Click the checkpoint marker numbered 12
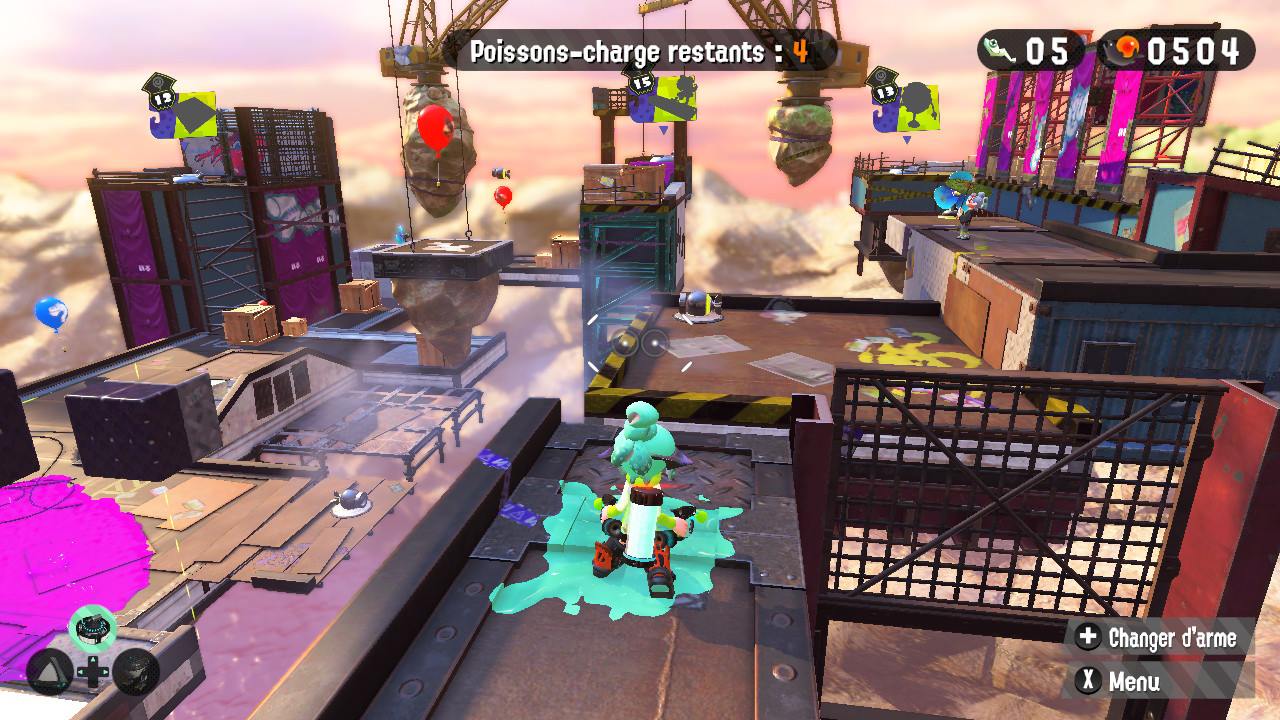The image size is (1280, 720). tap(182, 108)
